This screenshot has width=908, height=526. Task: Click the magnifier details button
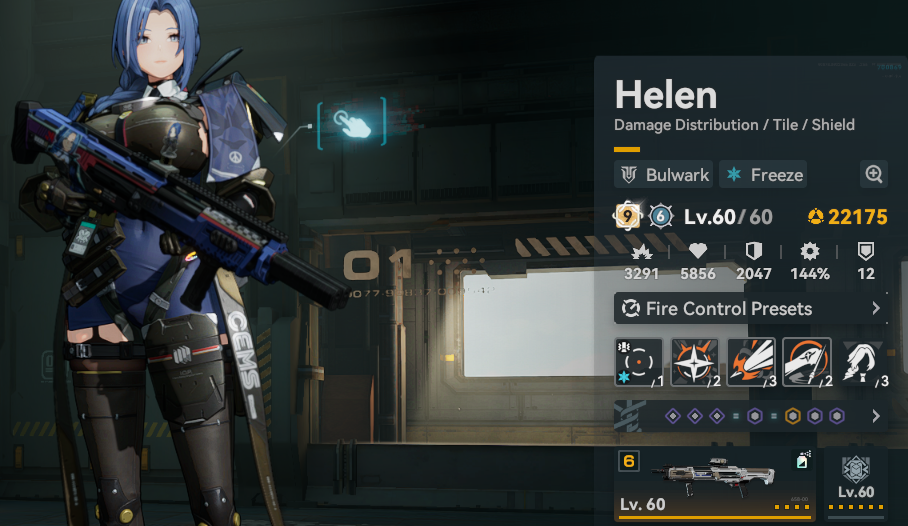[x=874, y=175]
